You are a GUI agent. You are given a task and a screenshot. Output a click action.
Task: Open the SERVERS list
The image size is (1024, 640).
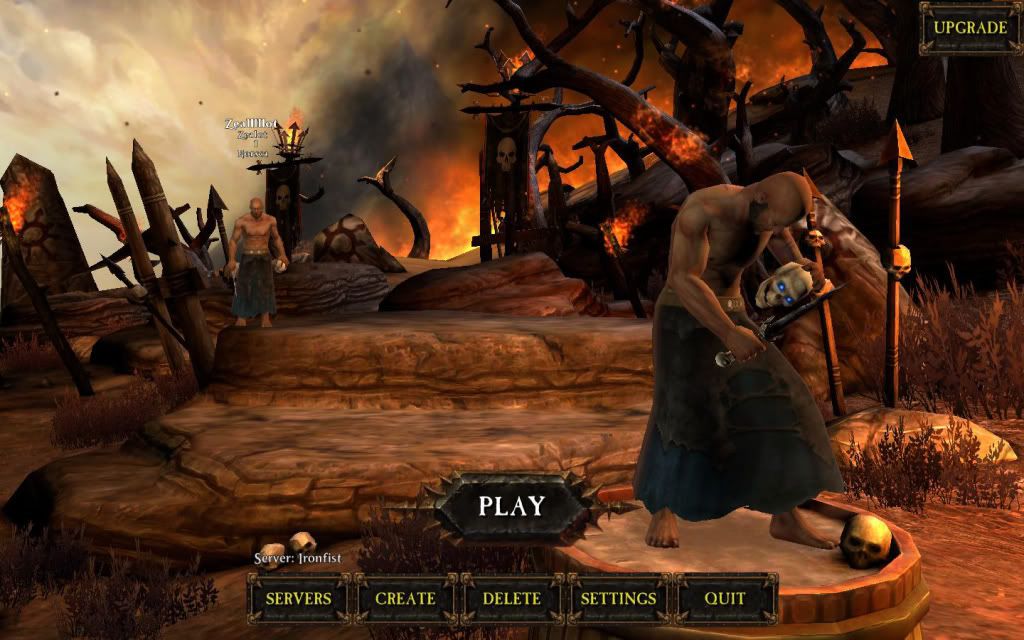(x=298, y=598)
